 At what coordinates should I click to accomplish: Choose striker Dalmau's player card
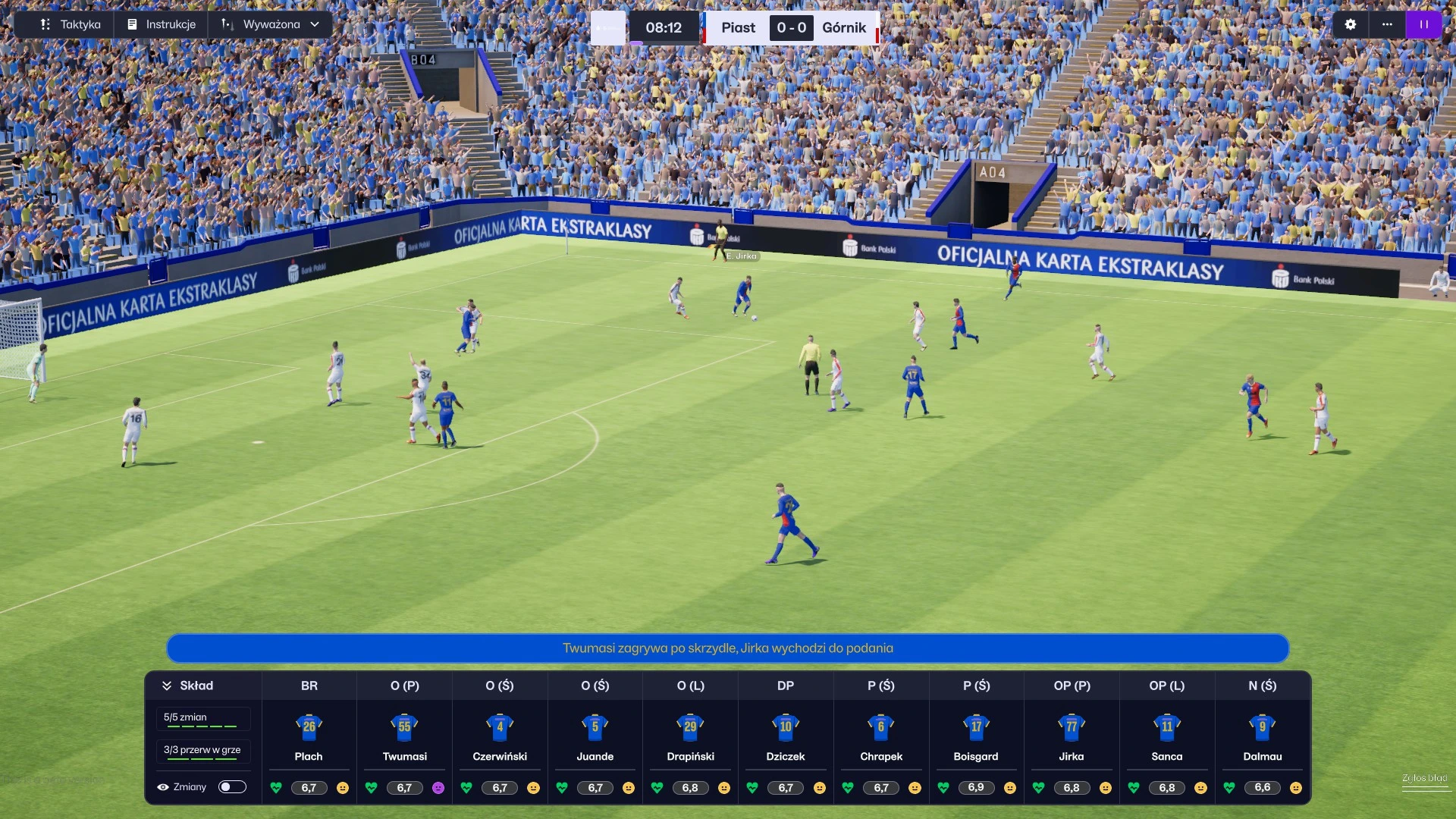click(1263, 736)
